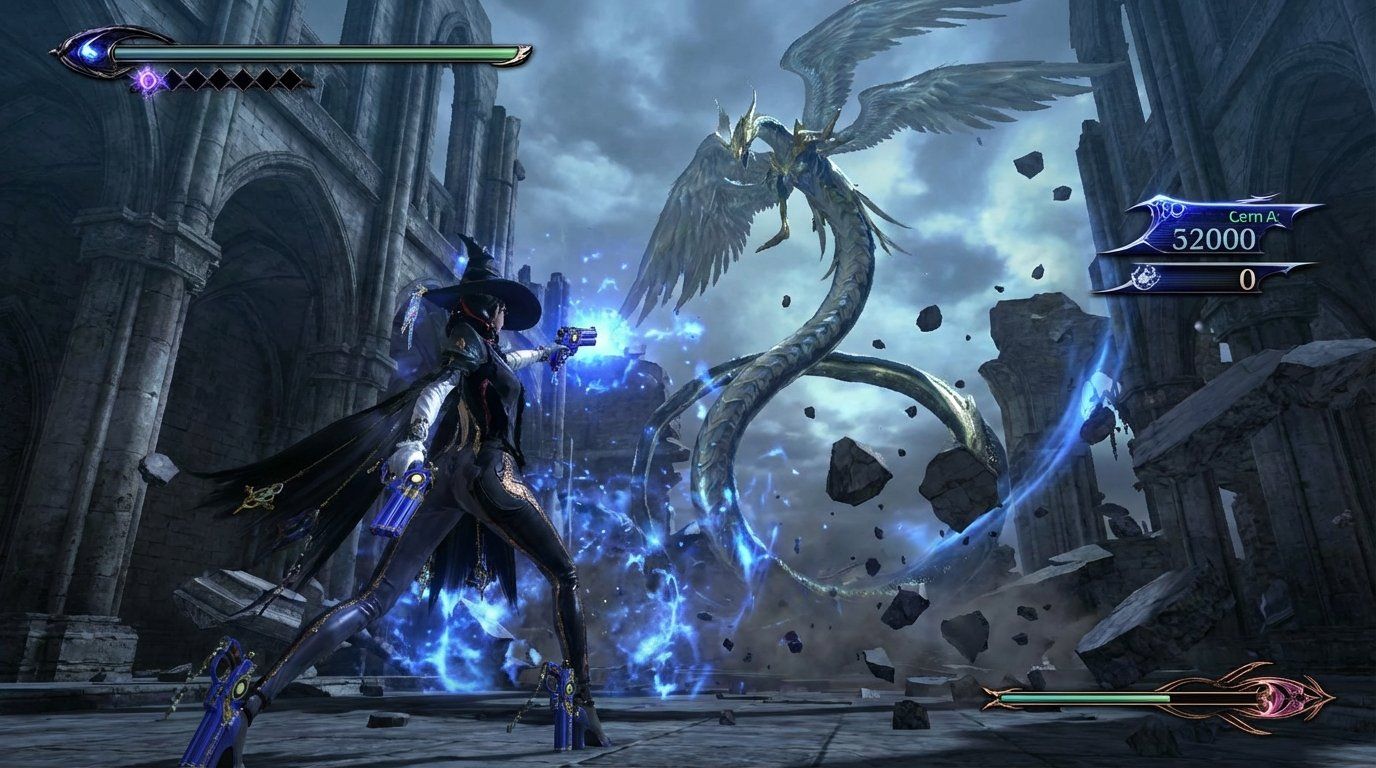Click the number 52000 on the combo meter
The width and height of the screenshot is (1376, 768).
1214,238
